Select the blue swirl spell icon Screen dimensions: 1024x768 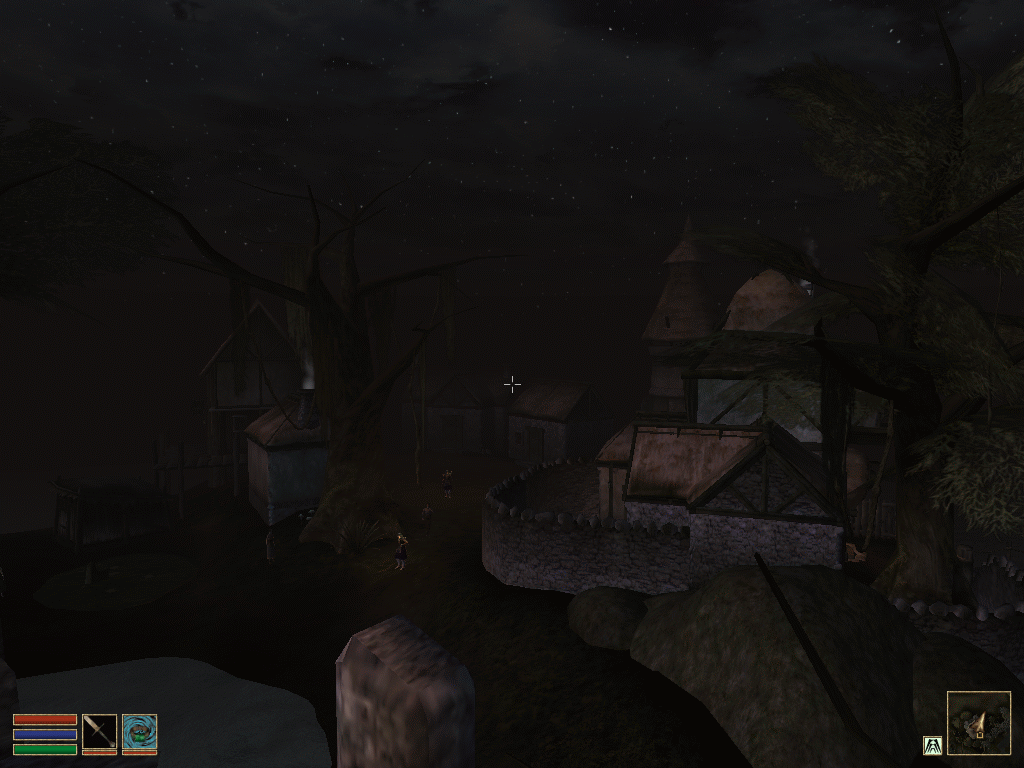coord(139,732)
